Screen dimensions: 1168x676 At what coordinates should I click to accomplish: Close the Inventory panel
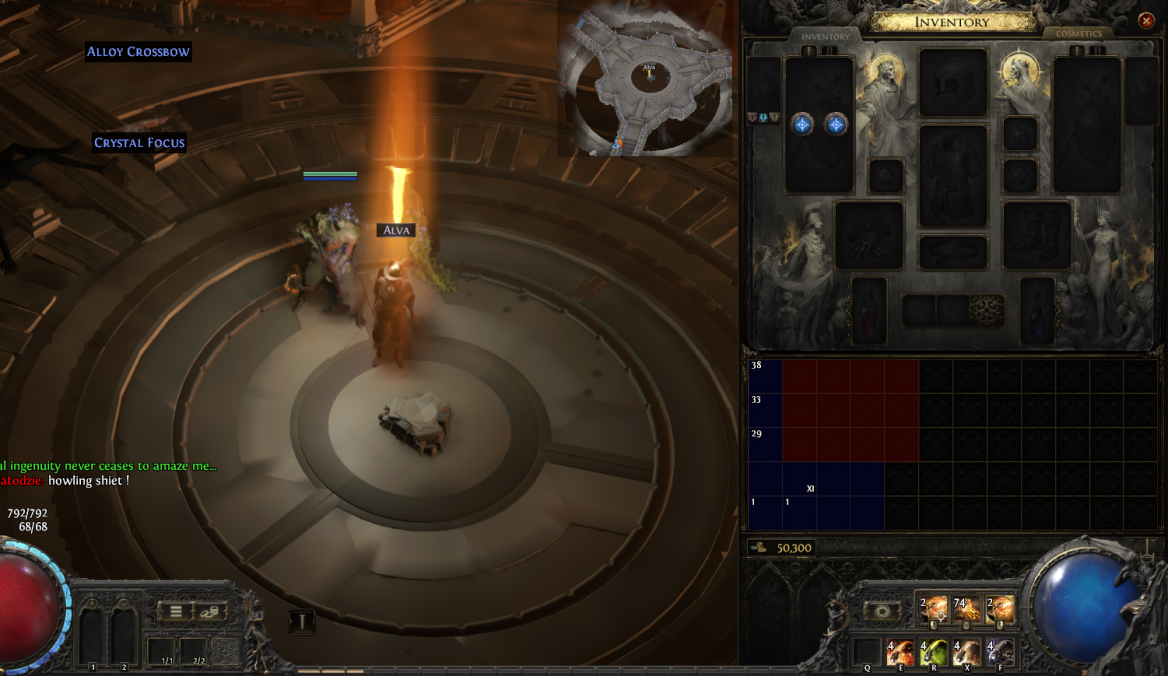click(x=1146, y=21)
